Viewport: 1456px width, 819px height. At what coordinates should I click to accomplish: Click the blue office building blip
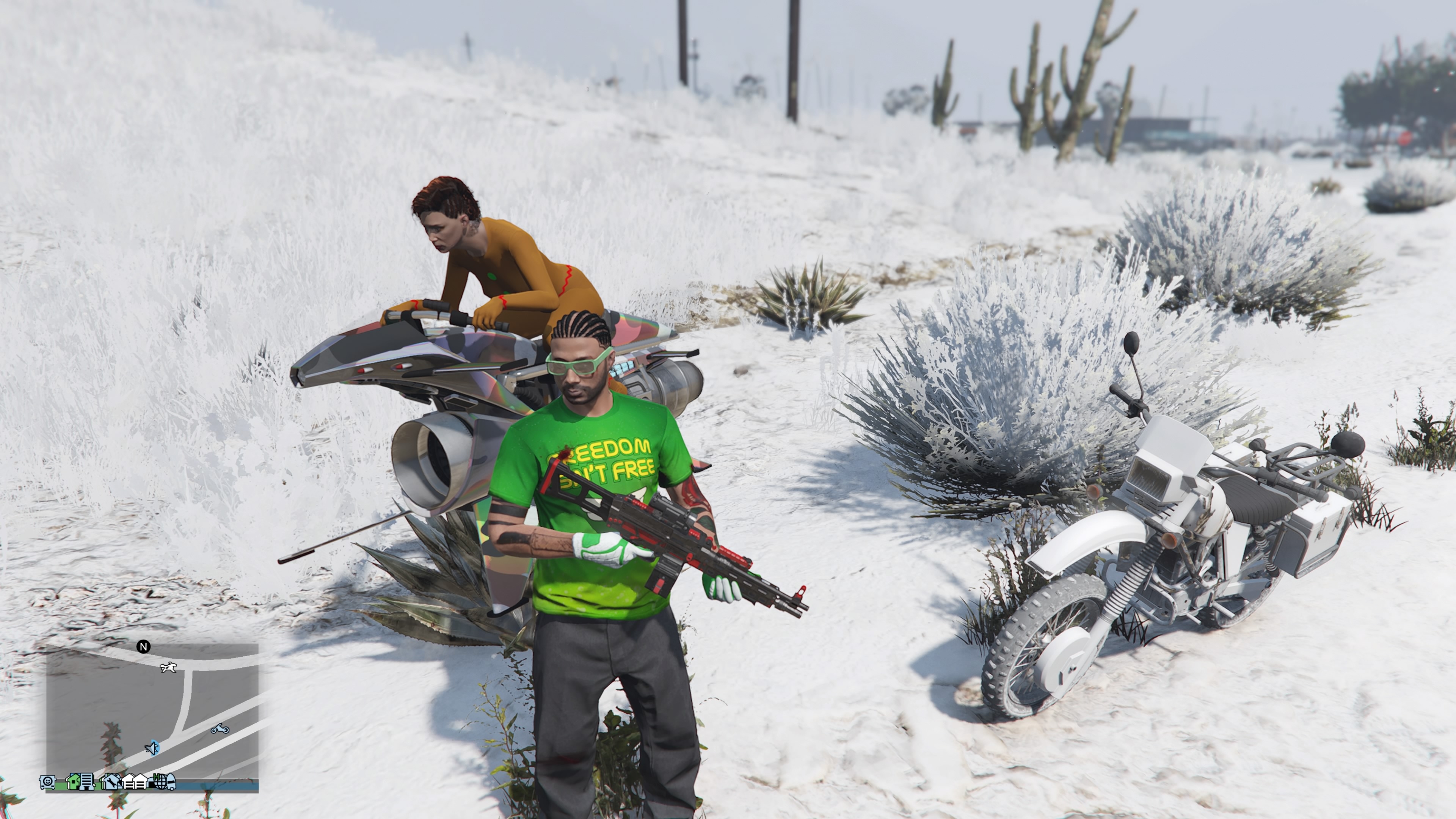click(x=86, y=782)
